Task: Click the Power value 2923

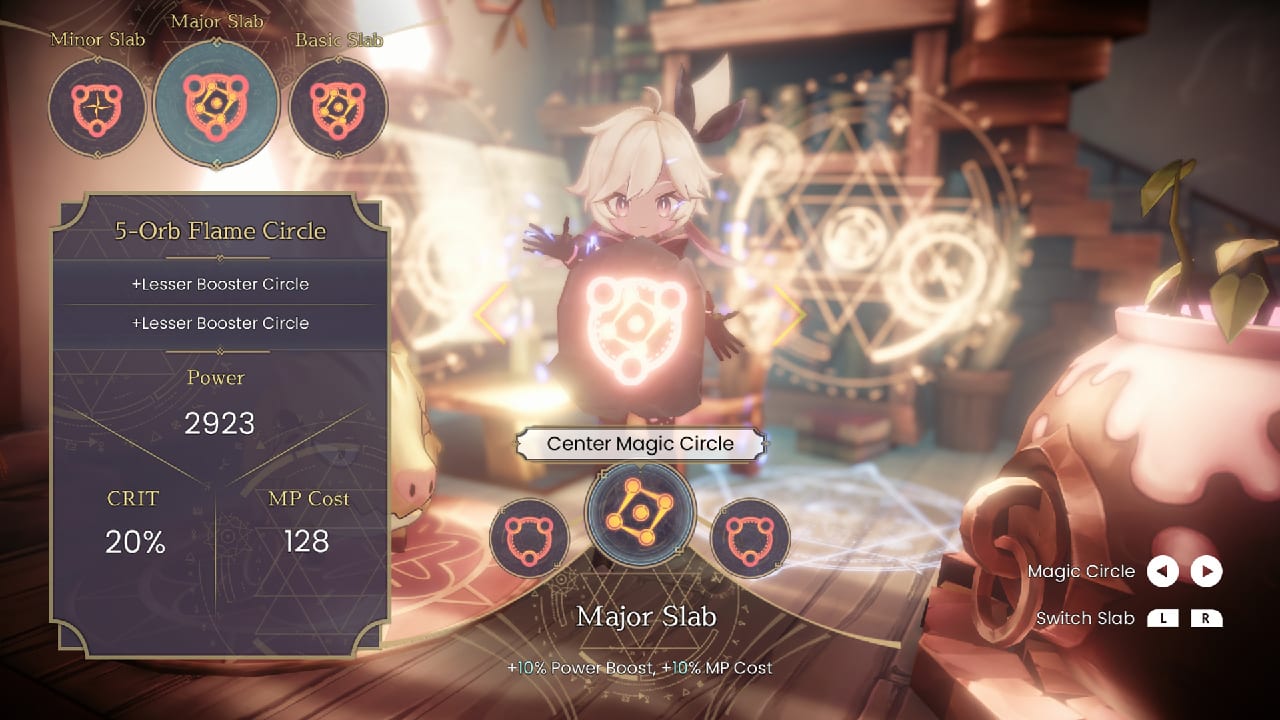Action: pyautogui.click(x=220, y=423)
